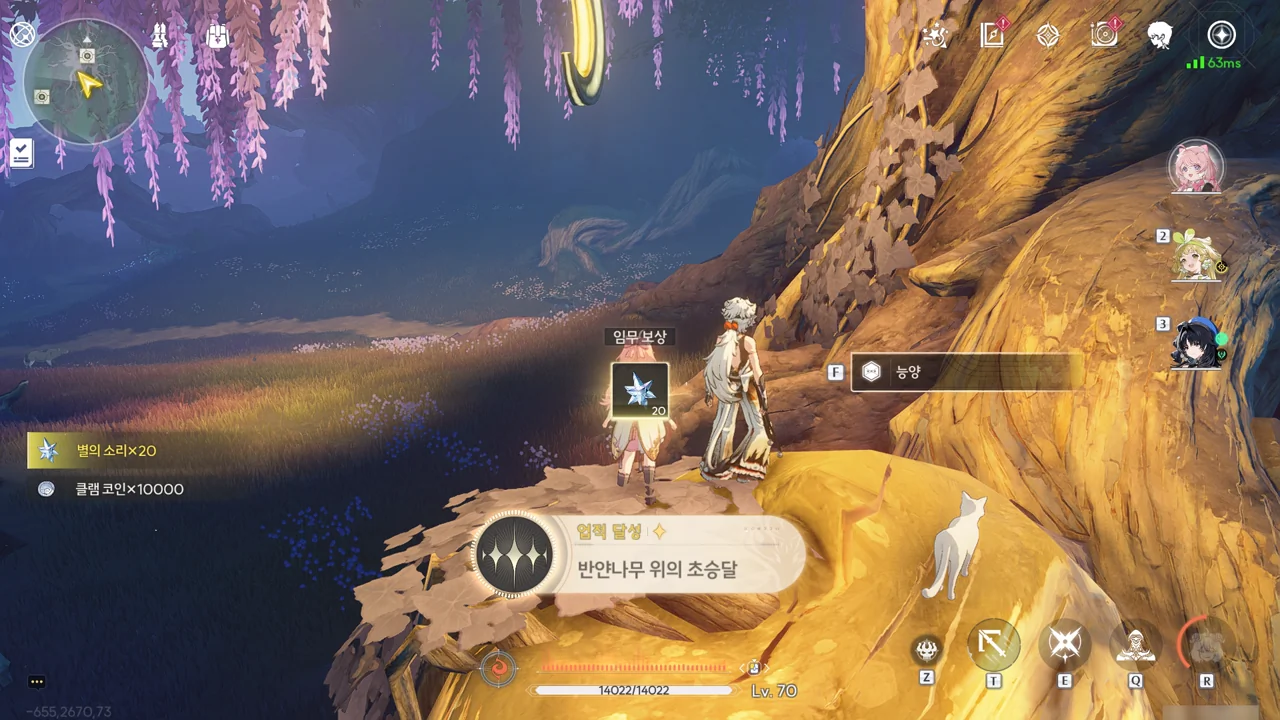This screenshot has height=720, width=1280.
Task: Activate the crossed-blades star skill
Action: tap(1064, 646)
